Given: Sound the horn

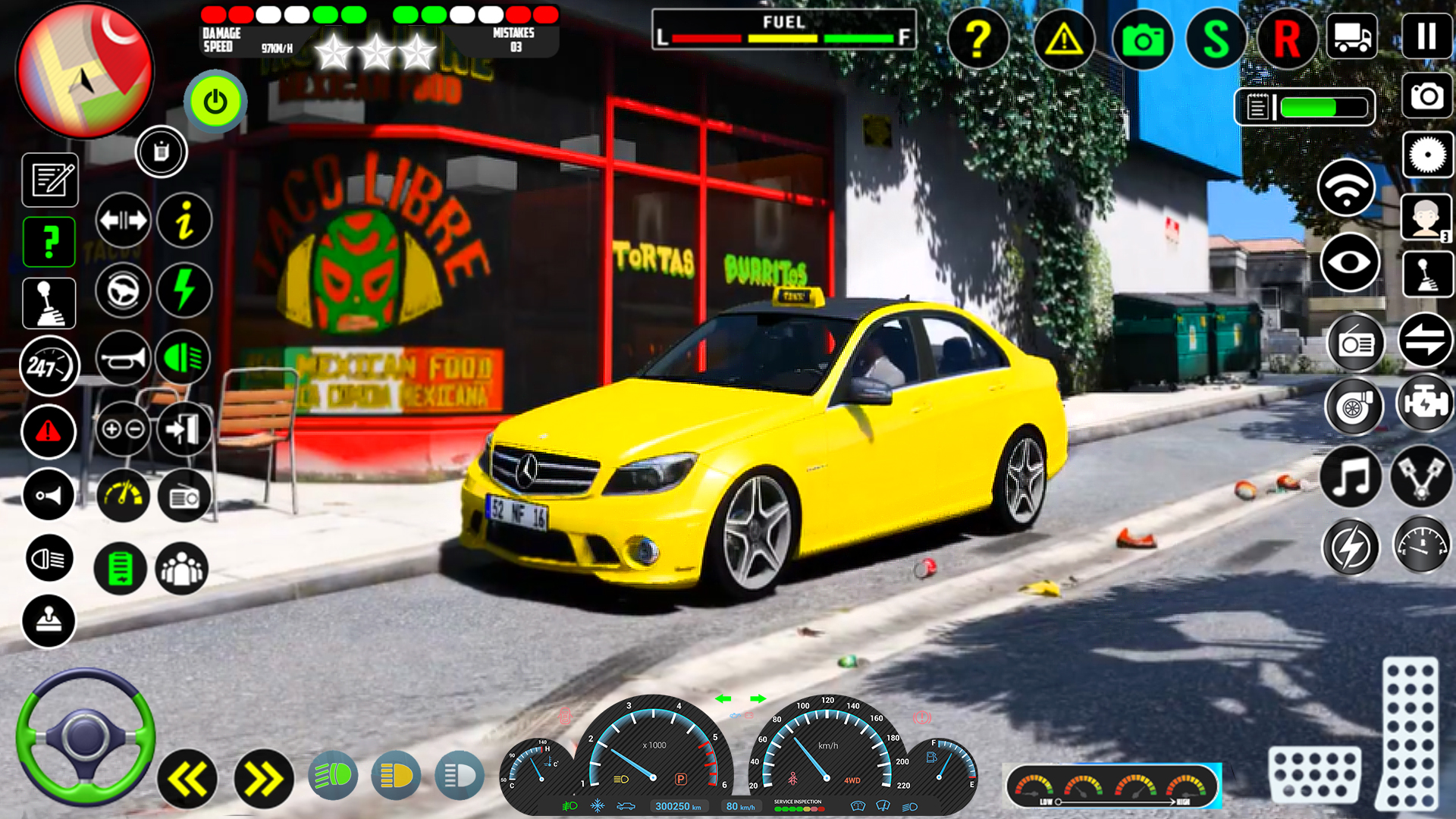Looking at the screenshot, I should [x=123, y=355].
